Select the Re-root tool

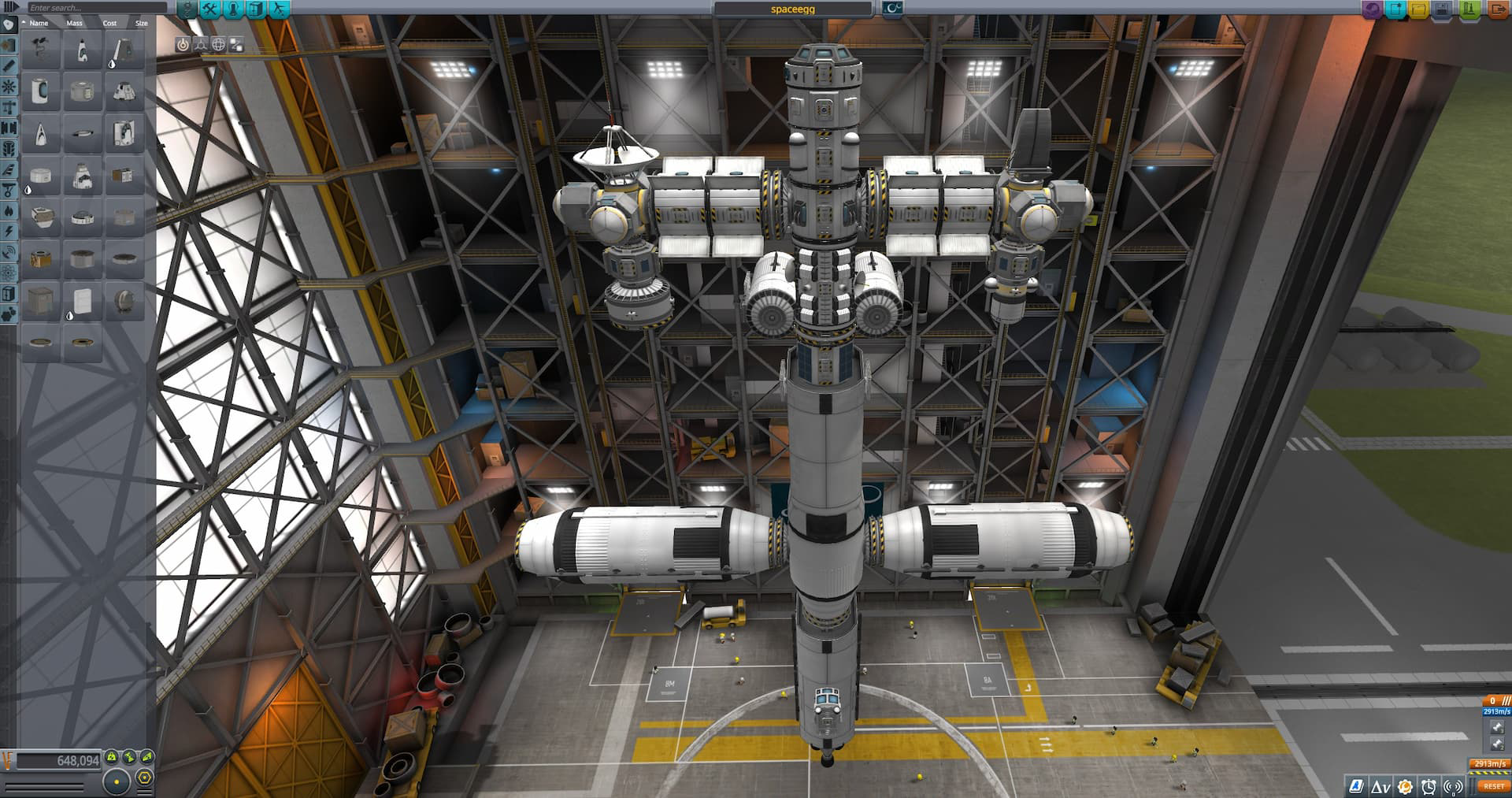[236, 45]
